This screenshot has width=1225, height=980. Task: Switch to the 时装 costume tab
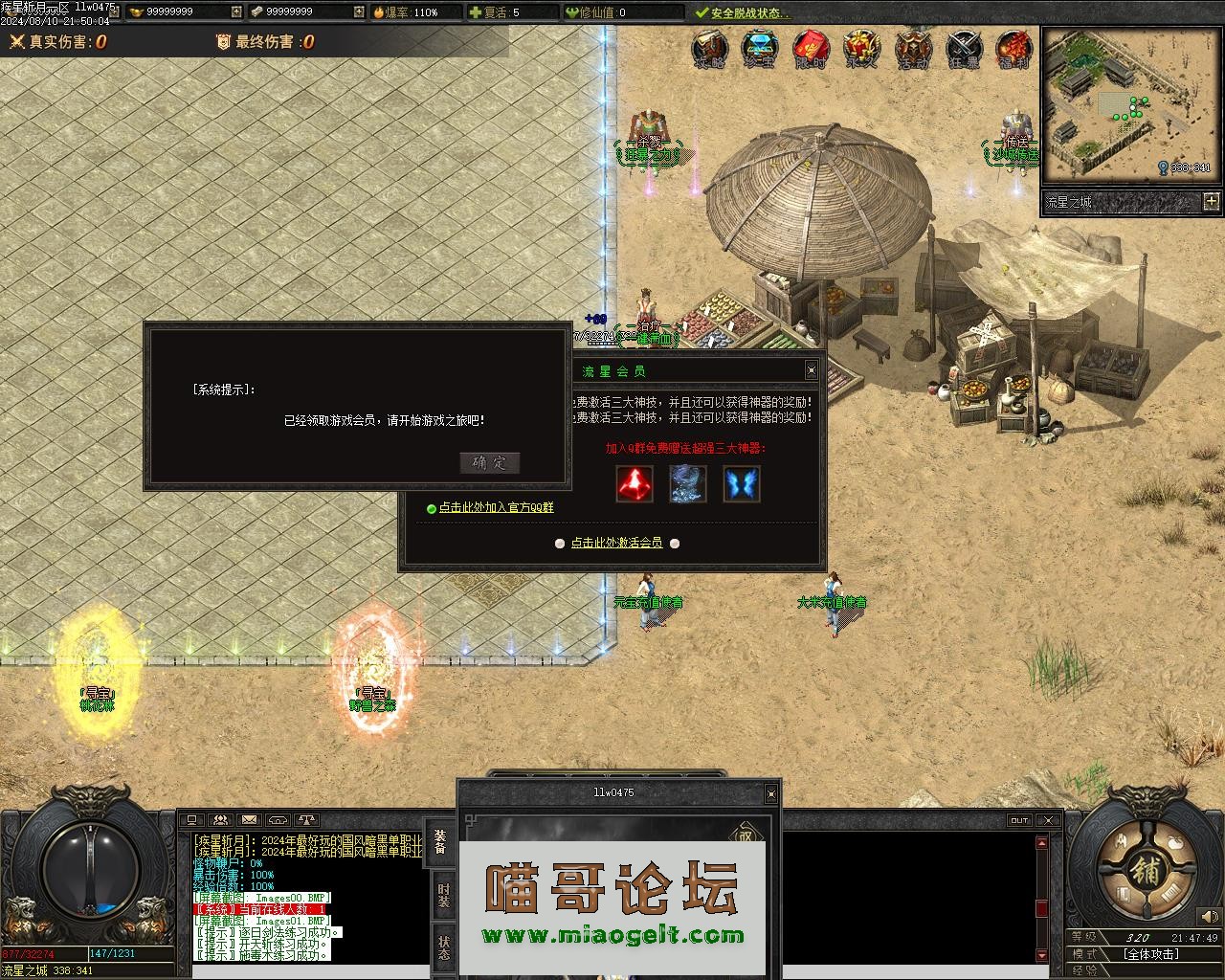tap(443, 895)
